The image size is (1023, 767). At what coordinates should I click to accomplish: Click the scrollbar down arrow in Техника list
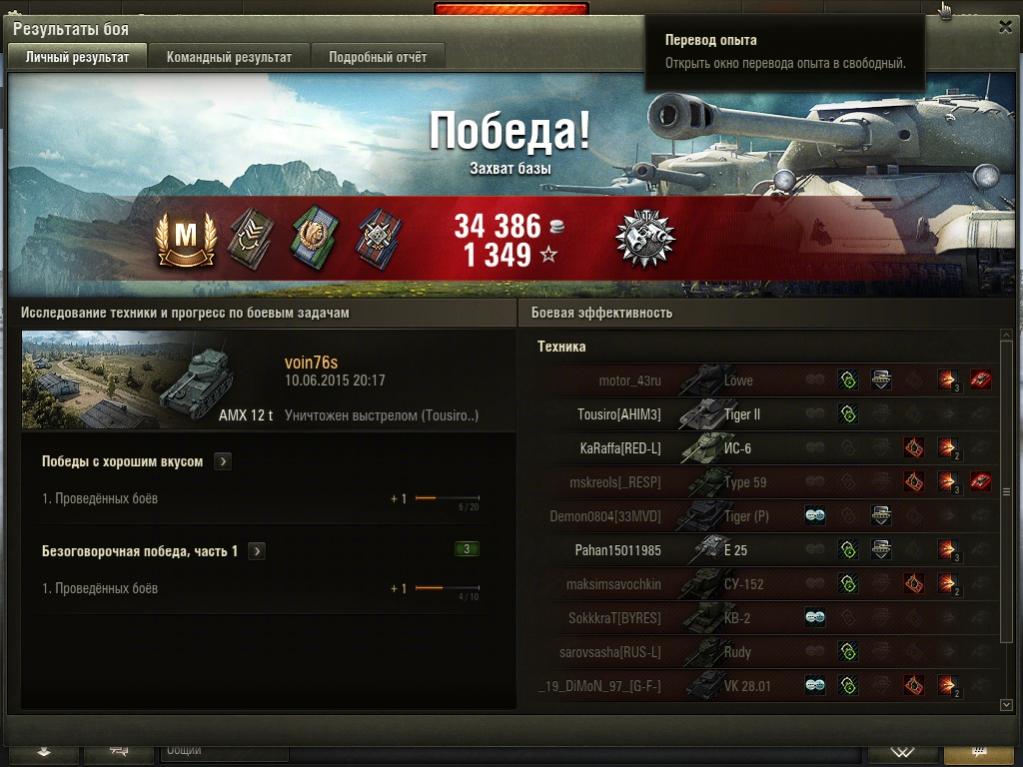click(1006, 705)
